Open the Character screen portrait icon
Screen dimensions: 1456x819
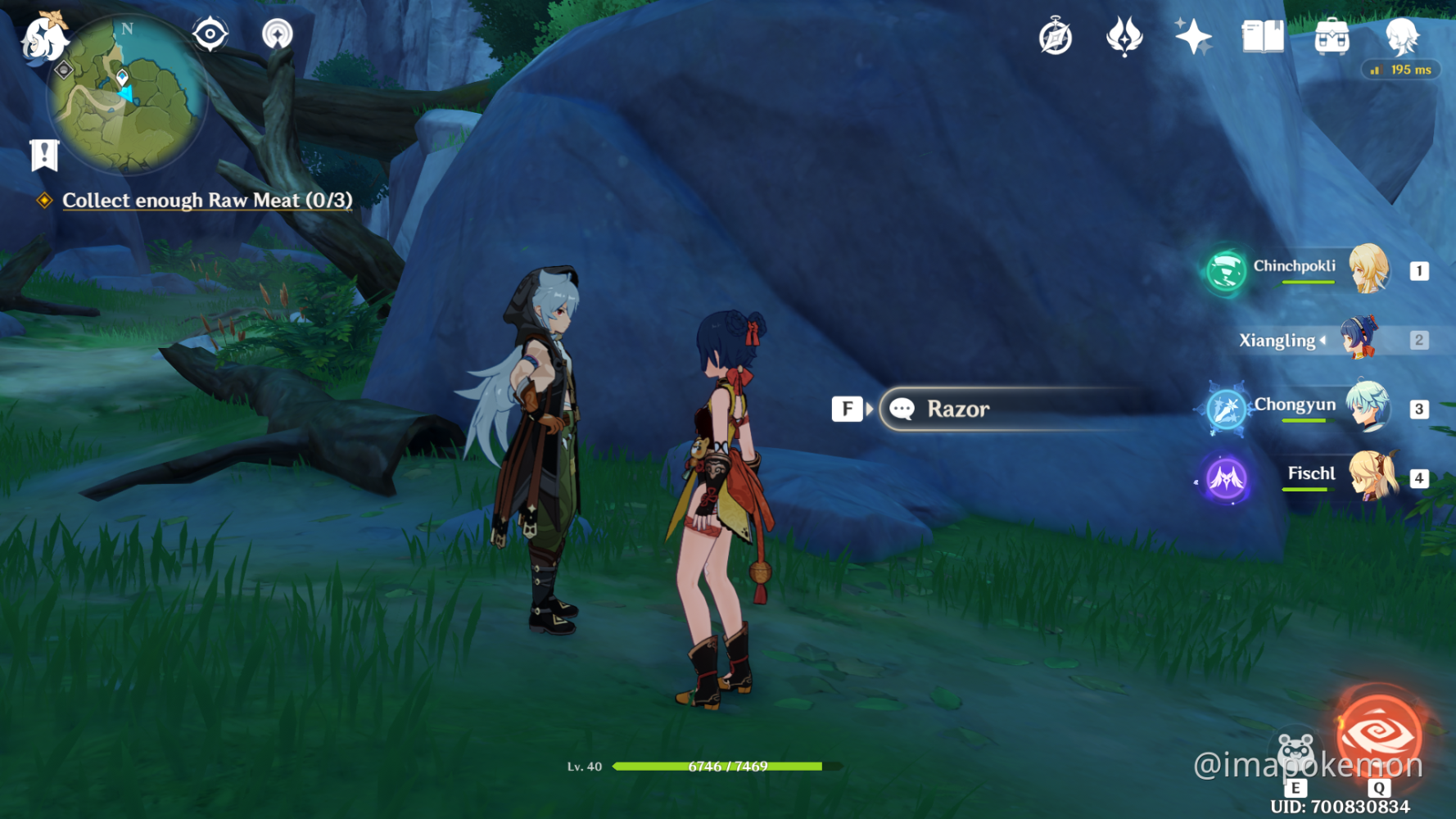coord(1401,37)
